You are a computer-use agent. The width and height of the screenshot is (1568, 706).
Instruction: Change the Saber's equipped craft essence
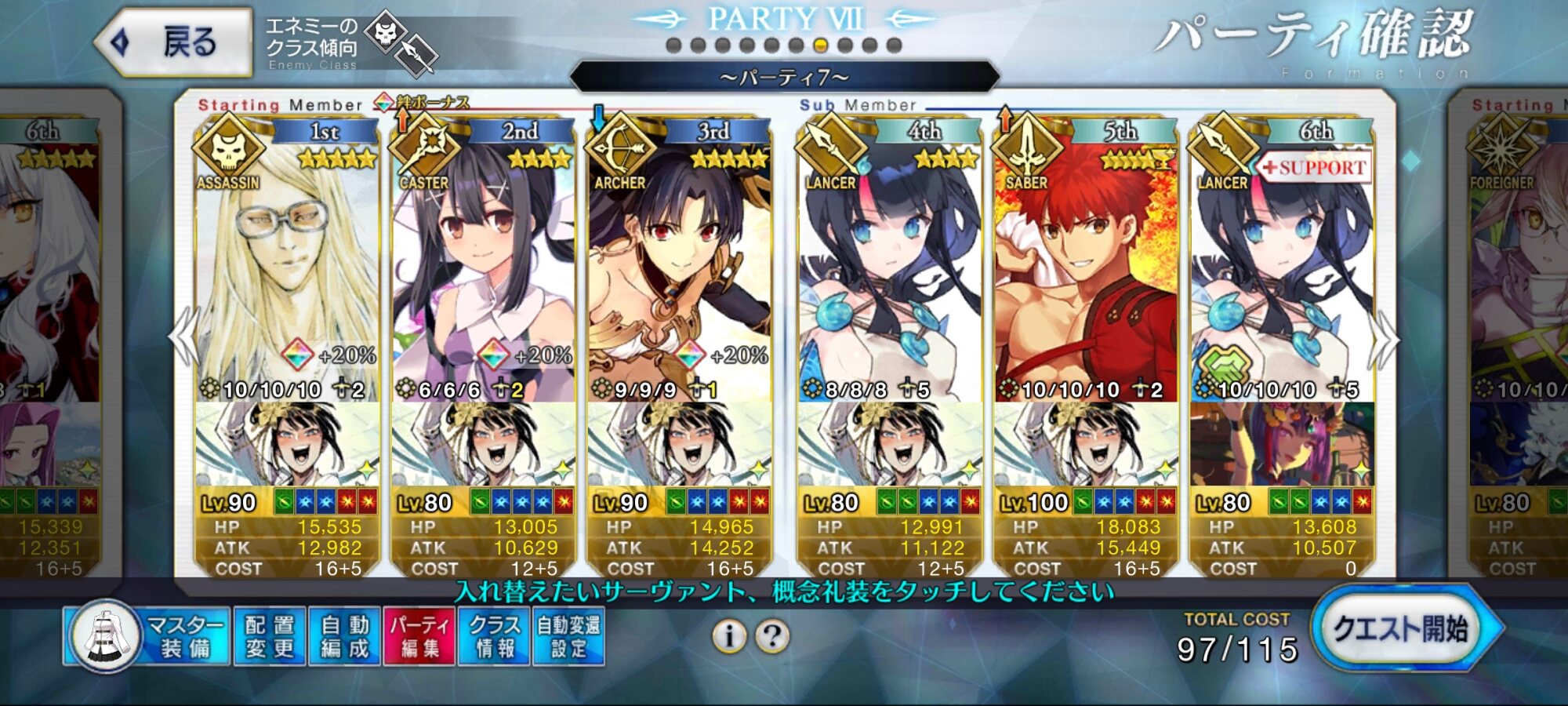tap(1086, 443)
